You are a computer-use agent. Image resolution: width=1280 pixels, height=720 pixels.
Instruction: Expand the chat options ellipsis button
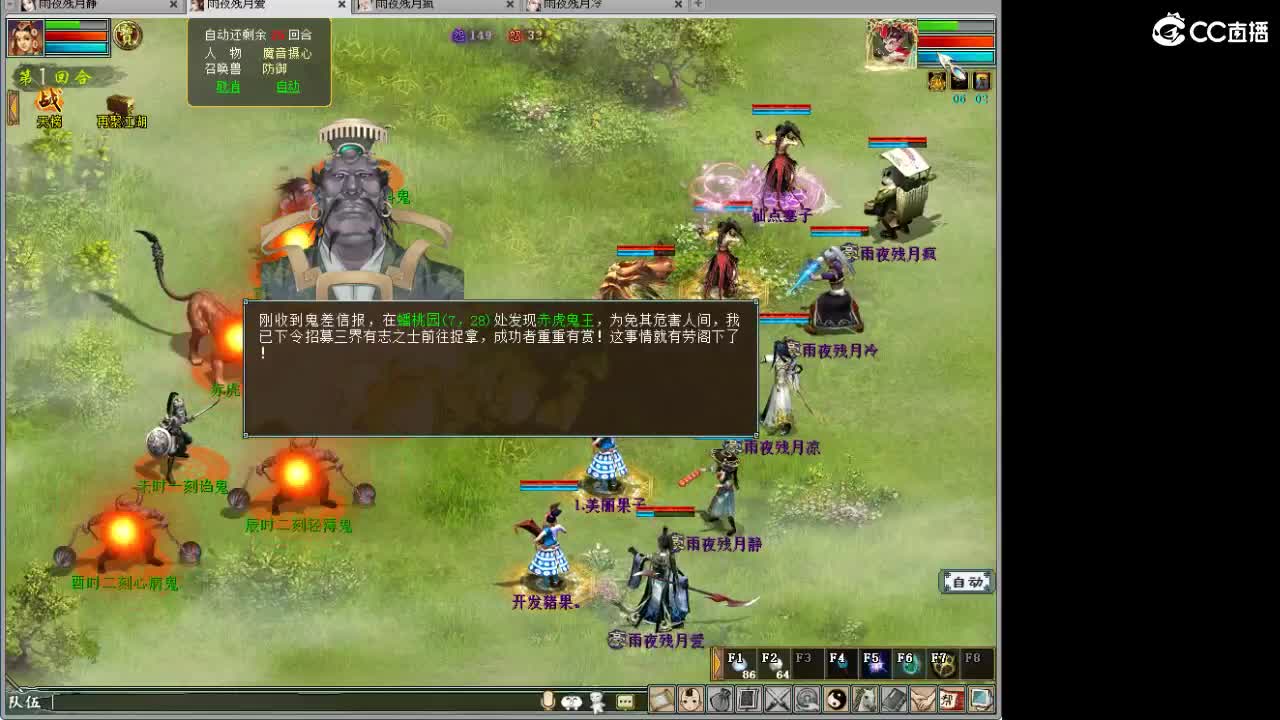click(x=624, y=700)
